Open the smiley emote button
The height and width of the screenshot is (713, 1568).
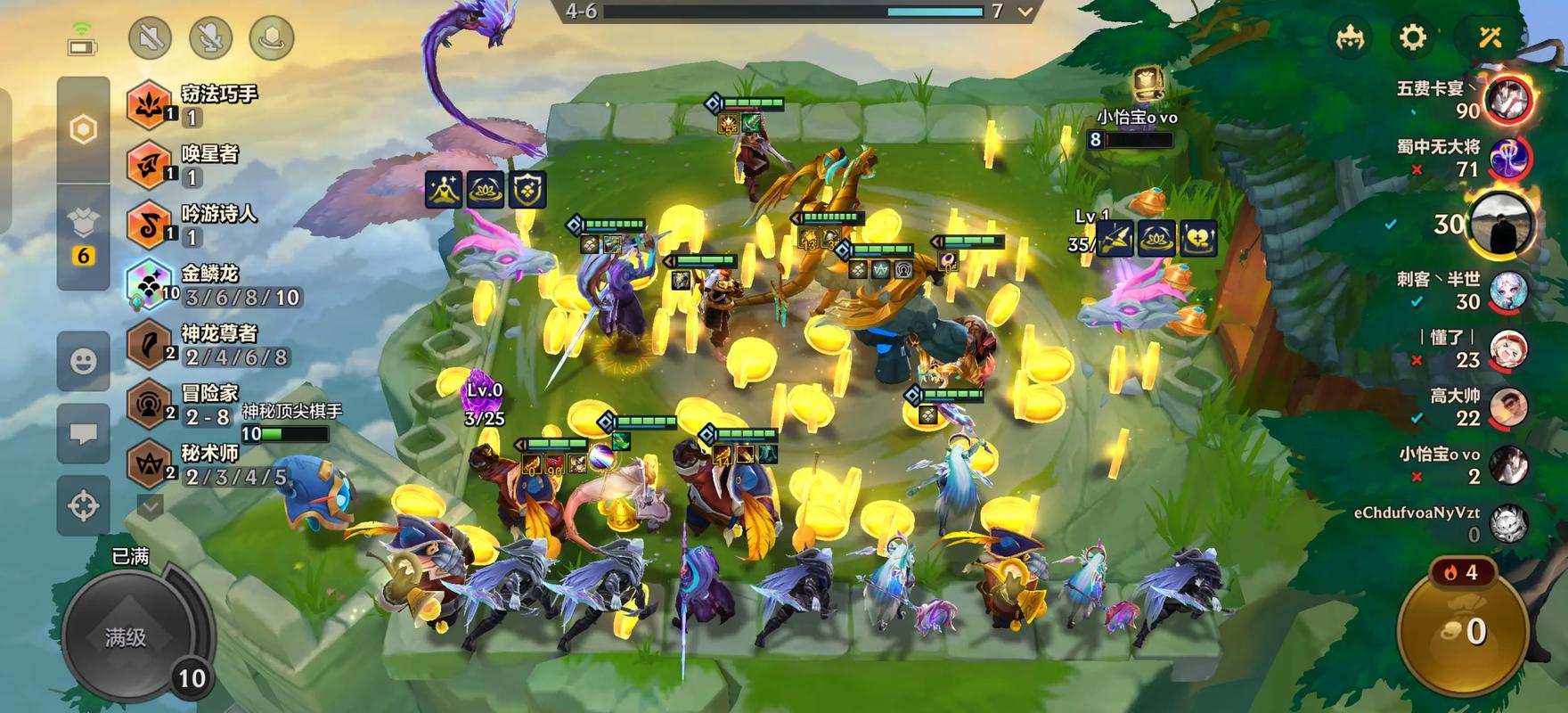click(83, 361)
